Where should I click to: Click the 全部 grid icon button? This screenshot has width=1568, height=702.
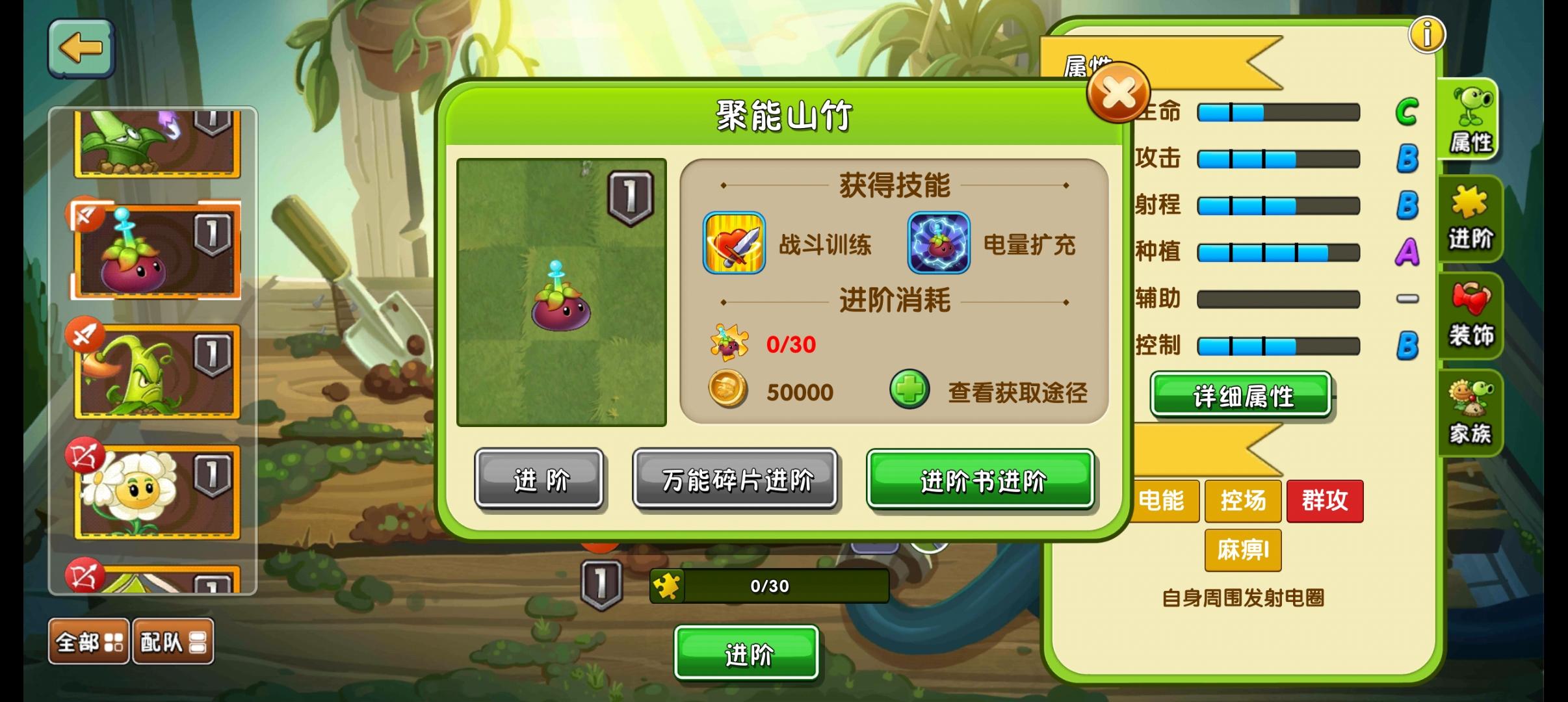(x=88, y=641)
